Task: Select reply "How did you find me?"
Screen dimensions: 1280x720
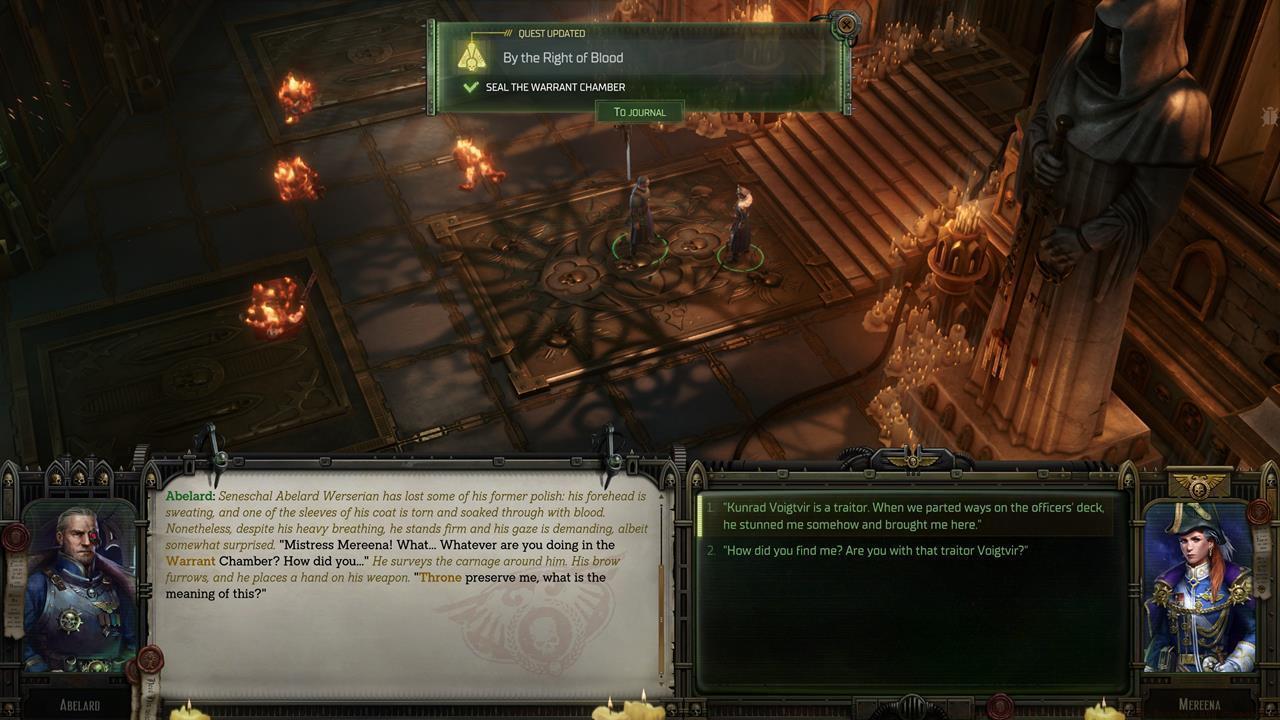Action: (875, 551)
